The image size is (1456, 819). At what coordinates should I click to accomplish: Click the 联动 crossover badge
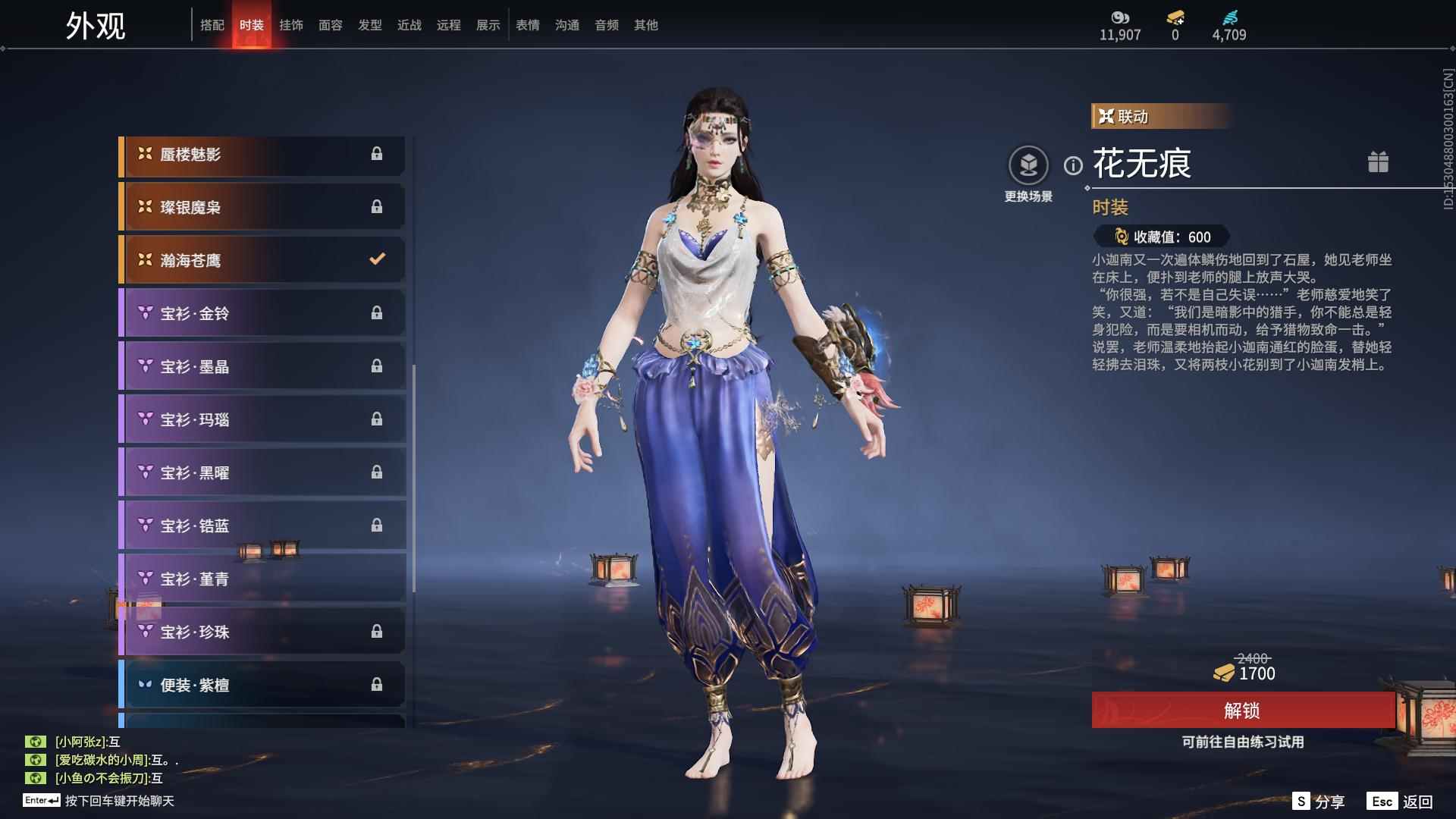1125,117
